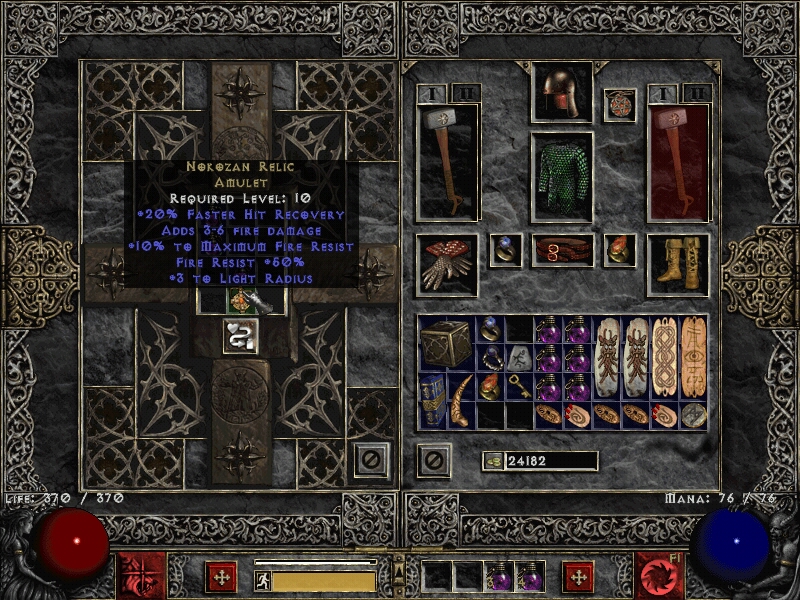Select the blue tome in inventory

pos(433,400)
